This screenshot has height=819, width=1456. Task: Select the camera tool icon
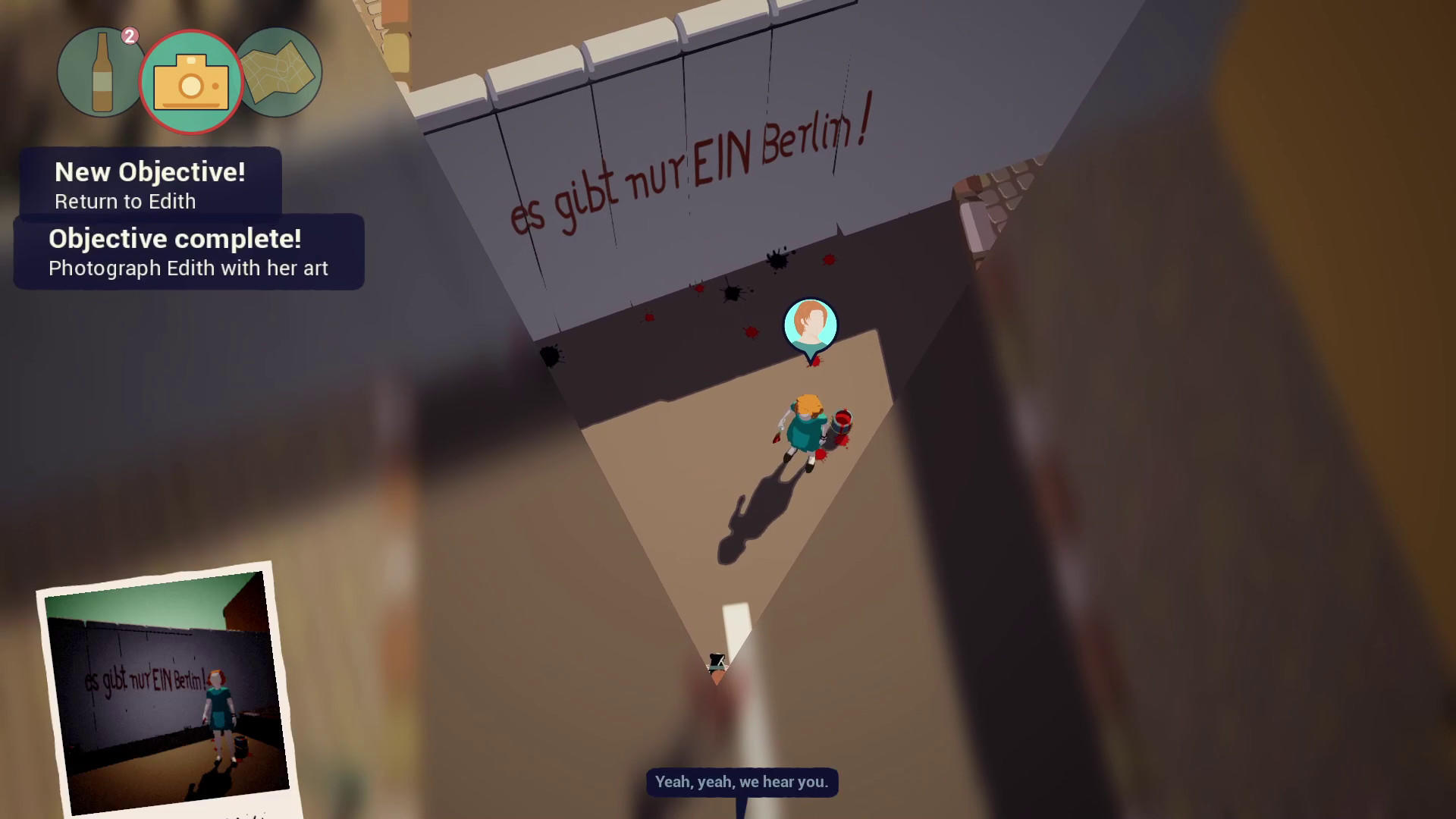click(191, 81)
